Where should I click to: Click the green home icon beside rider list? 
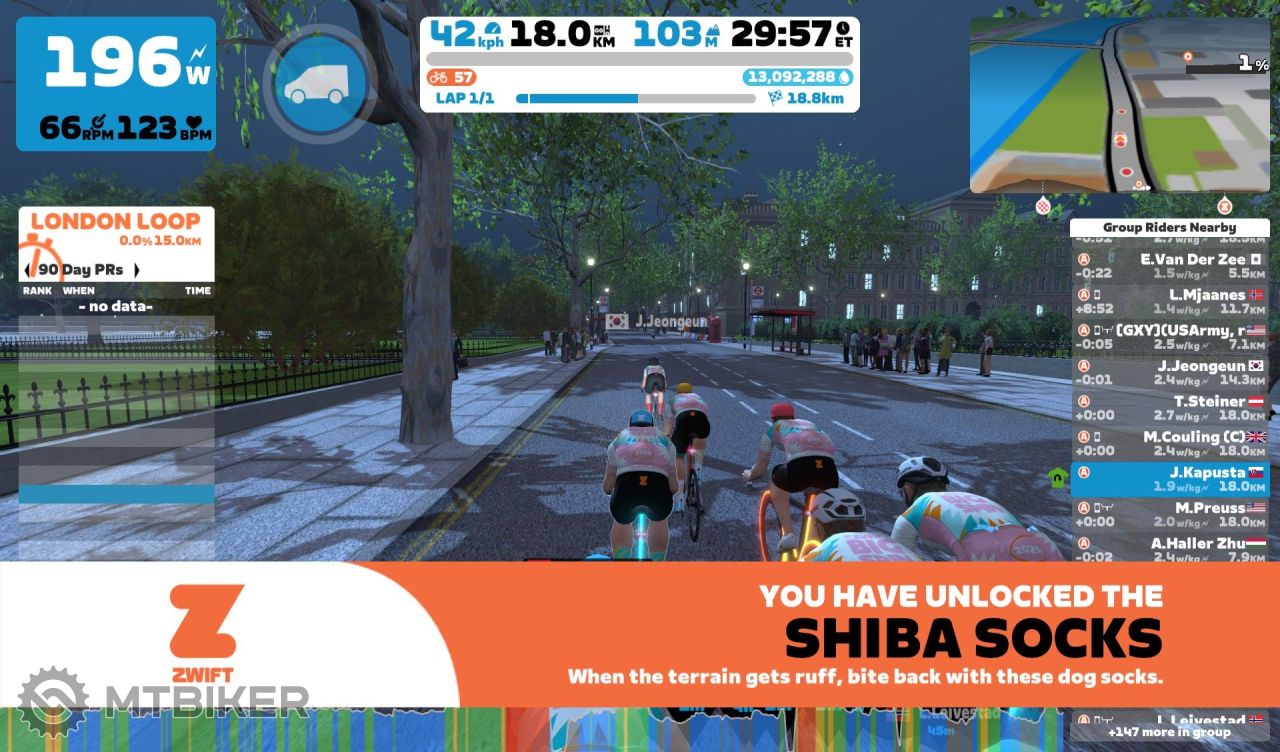[1057, 476]
